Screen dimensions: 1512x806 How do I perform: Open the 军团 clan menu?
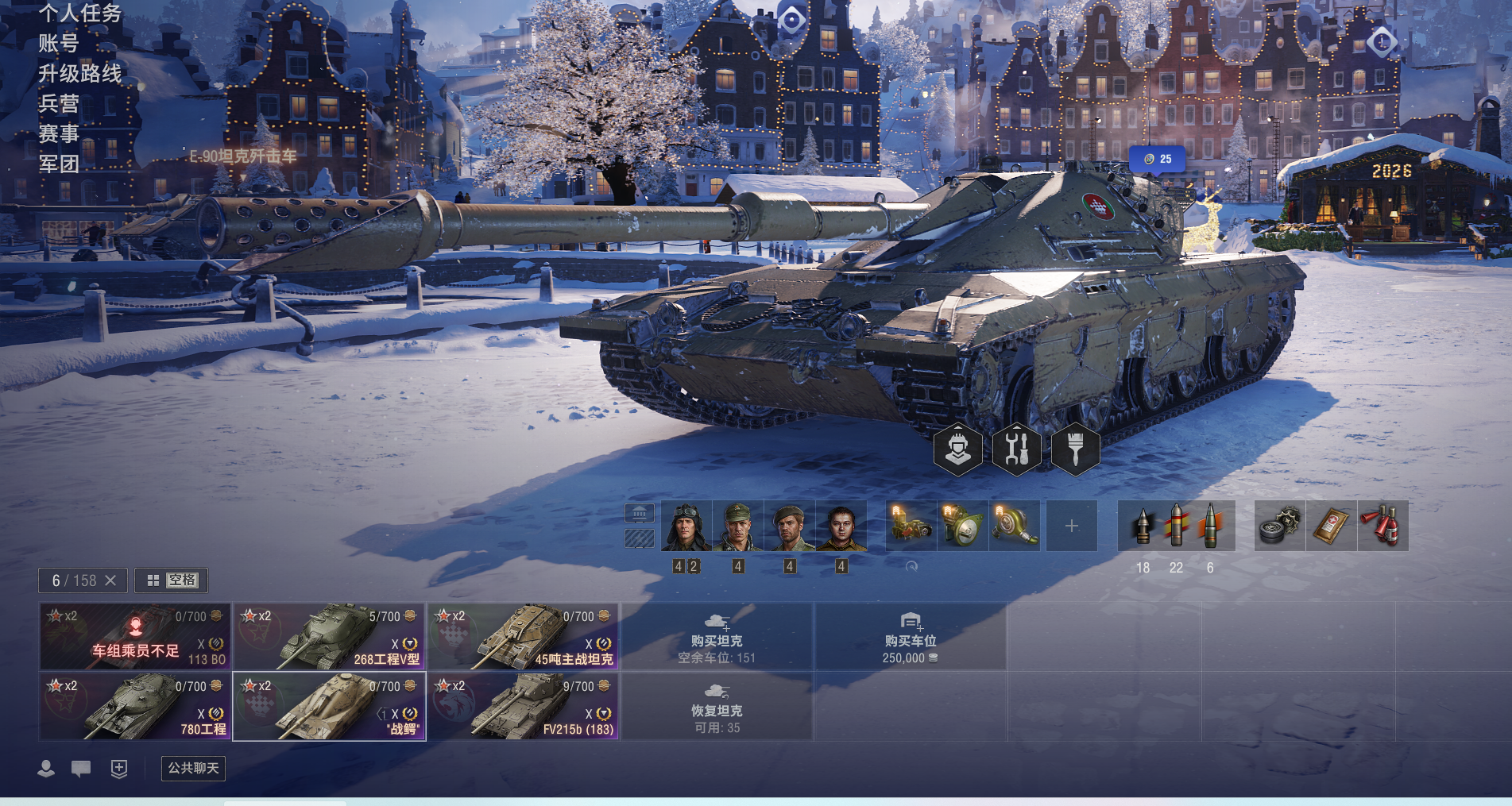pos(59,164)
